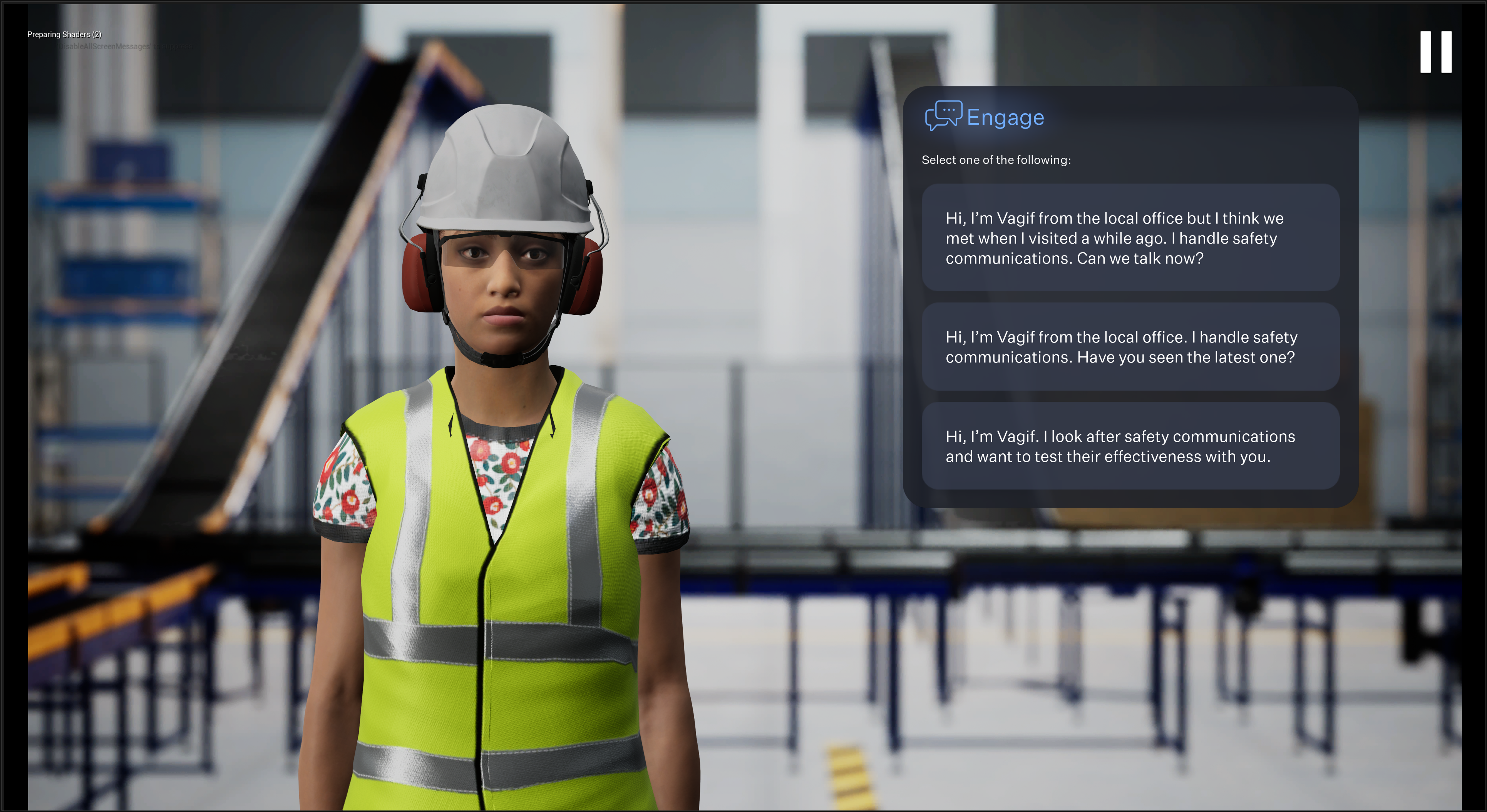Pick the reply about testing communications effectiveness
1487x812 pixels.
tap(1130, 446)
